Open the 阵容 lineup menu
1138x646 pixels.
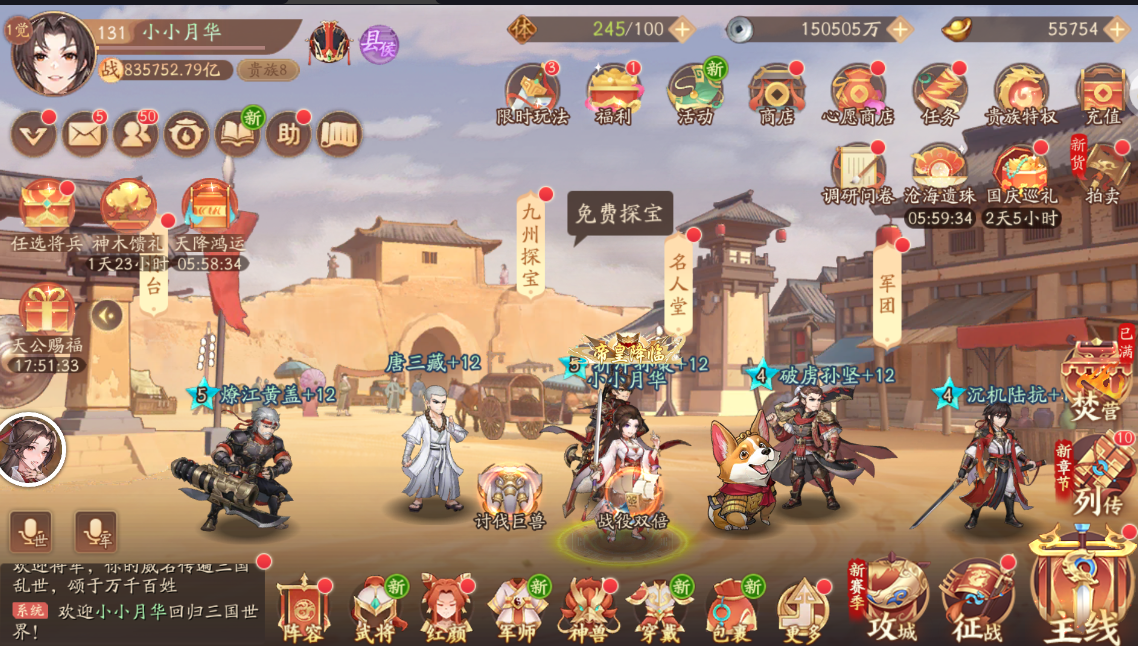pyautogui.click(x=303, y=607)
